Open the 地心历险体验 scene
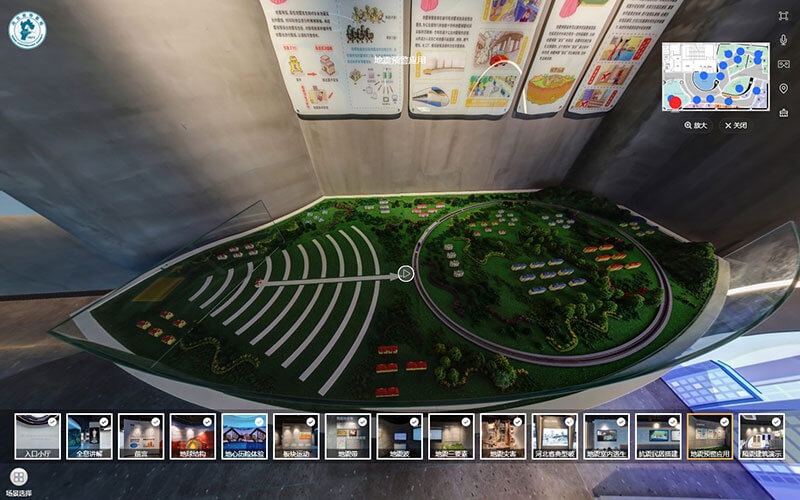The image size is (800, 500). [245, 436]
